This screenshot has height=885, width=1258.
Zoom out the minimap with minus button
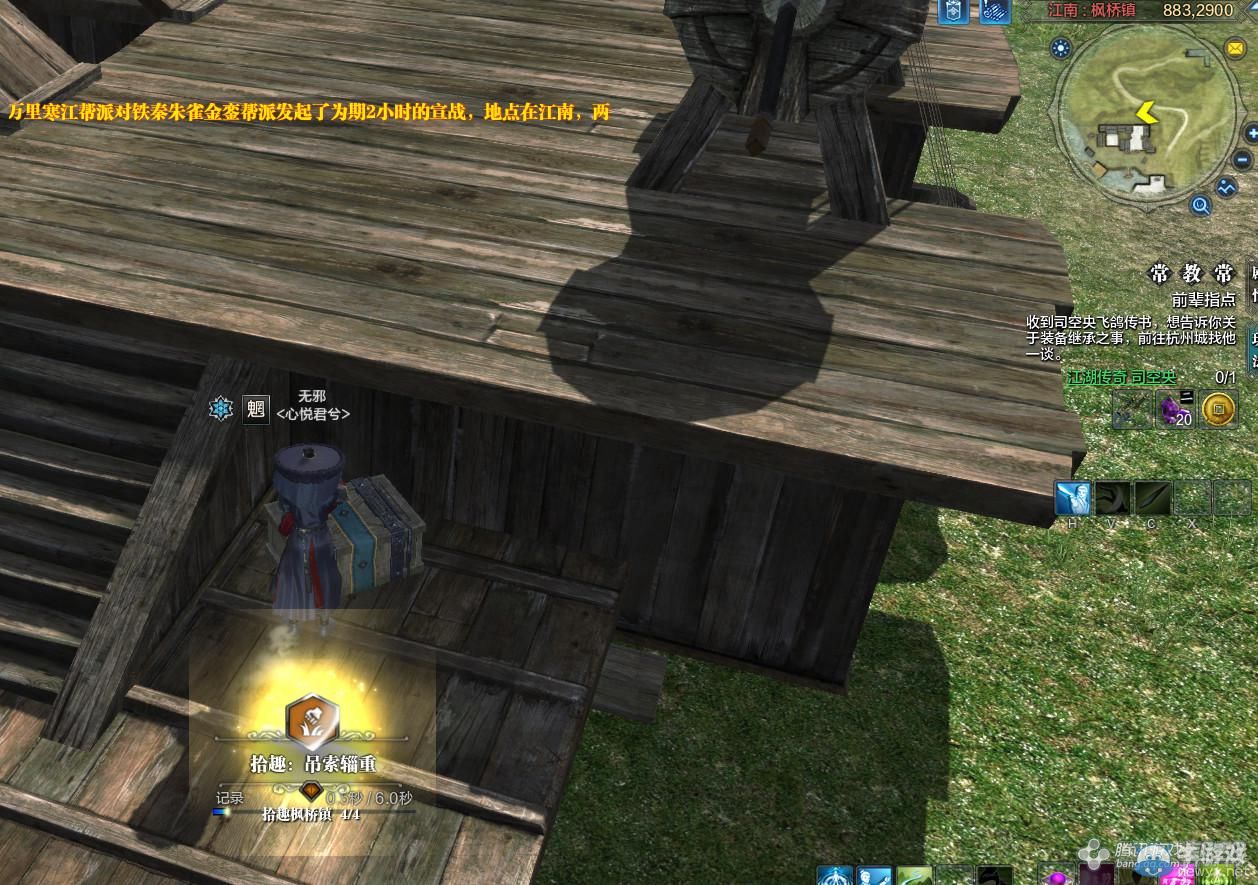[1242, 160]
